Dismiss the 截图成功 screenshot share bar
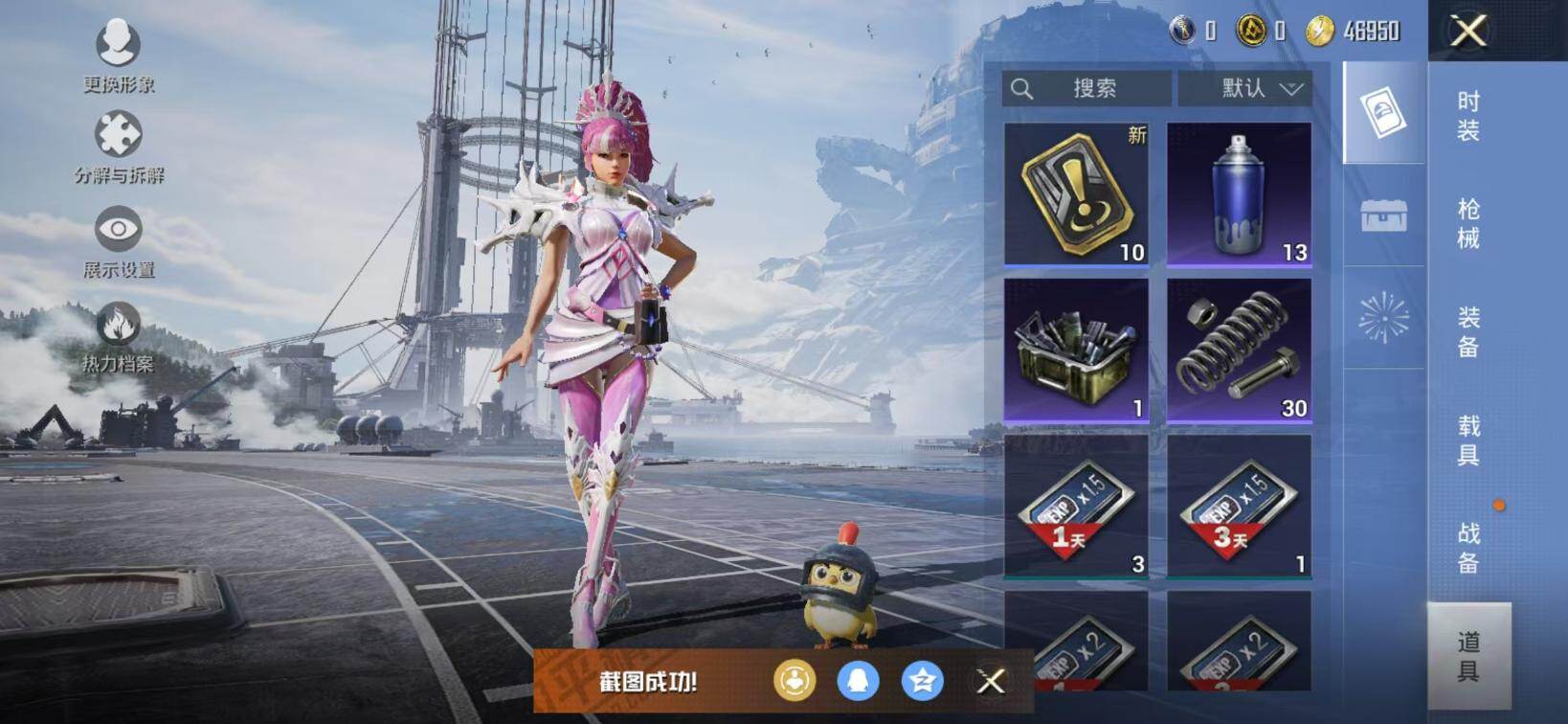 991,681
